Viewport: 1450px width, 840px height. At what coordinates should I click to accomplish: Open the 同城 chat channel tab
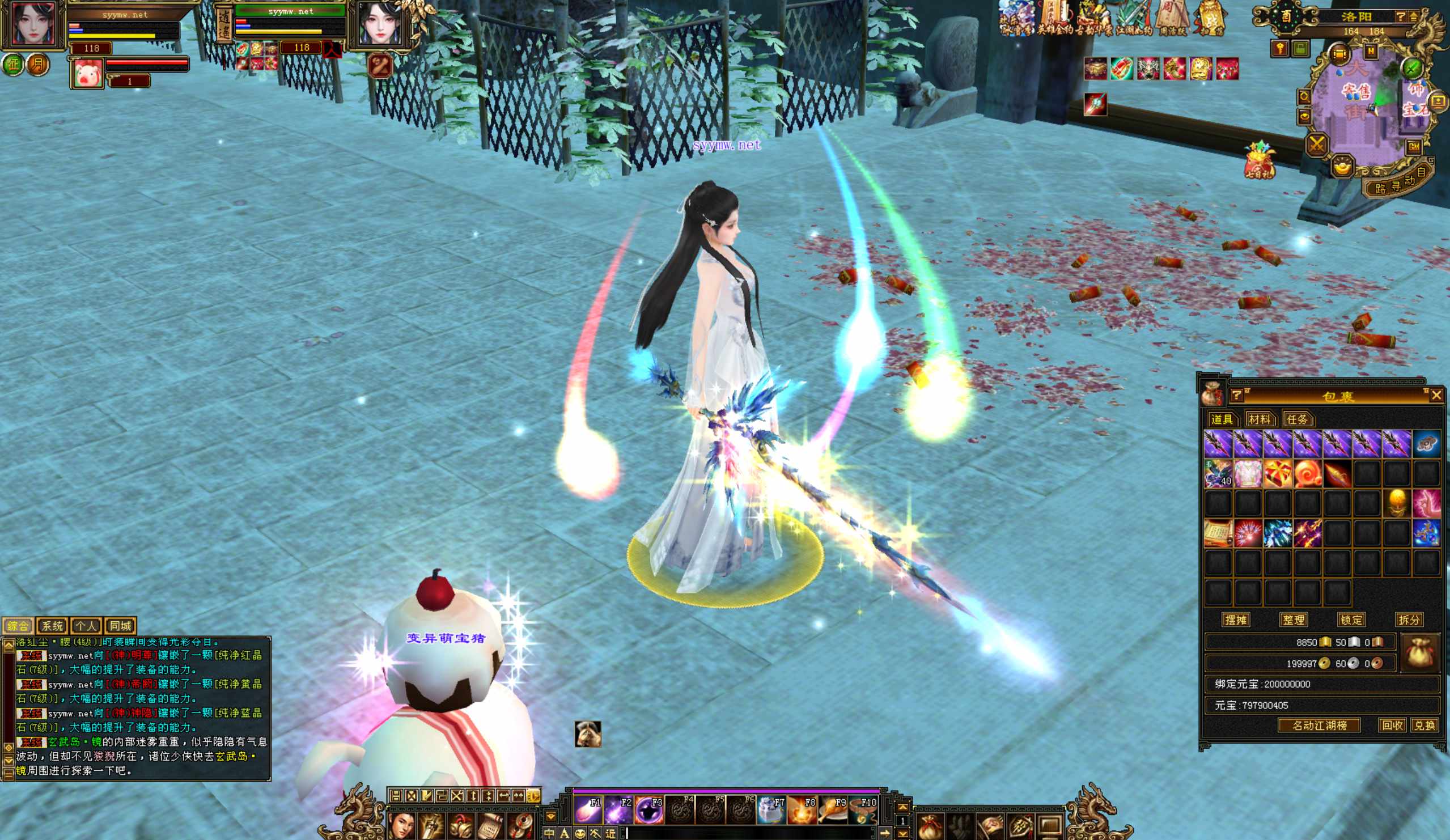point(120,625)
